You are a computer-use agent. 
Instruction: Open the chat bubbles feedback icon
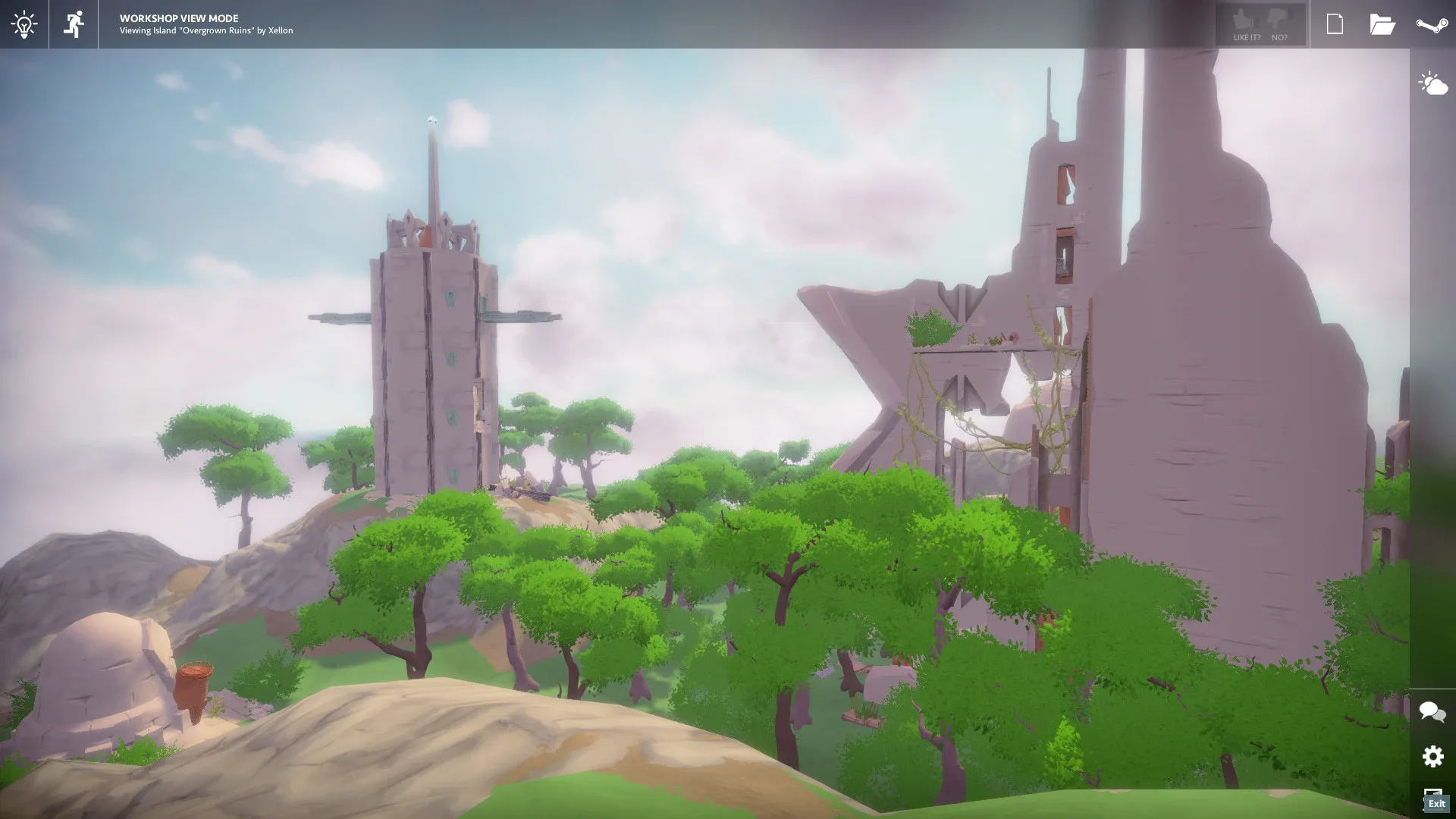1432,711
